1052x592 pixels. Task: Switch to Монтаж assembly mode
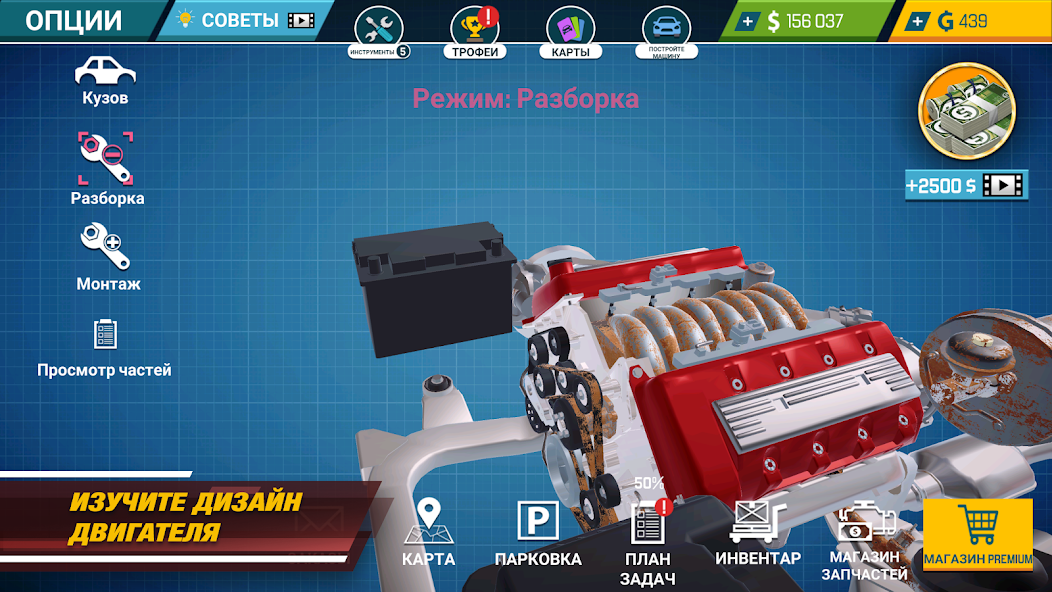(107, 255)
